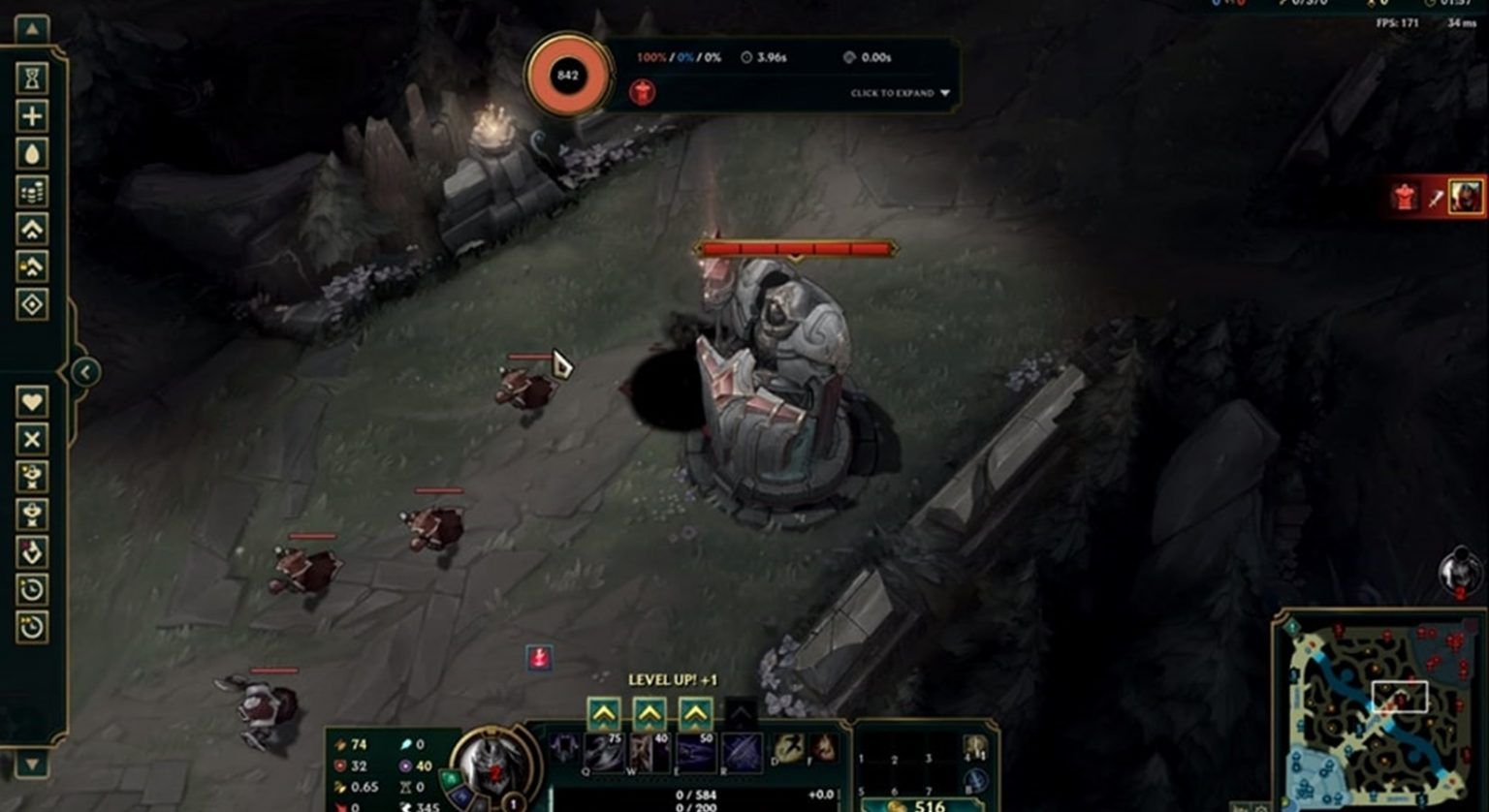Click the water droplet practice tool button
This screenshot has width=1489, height=812.
point(32,154)
